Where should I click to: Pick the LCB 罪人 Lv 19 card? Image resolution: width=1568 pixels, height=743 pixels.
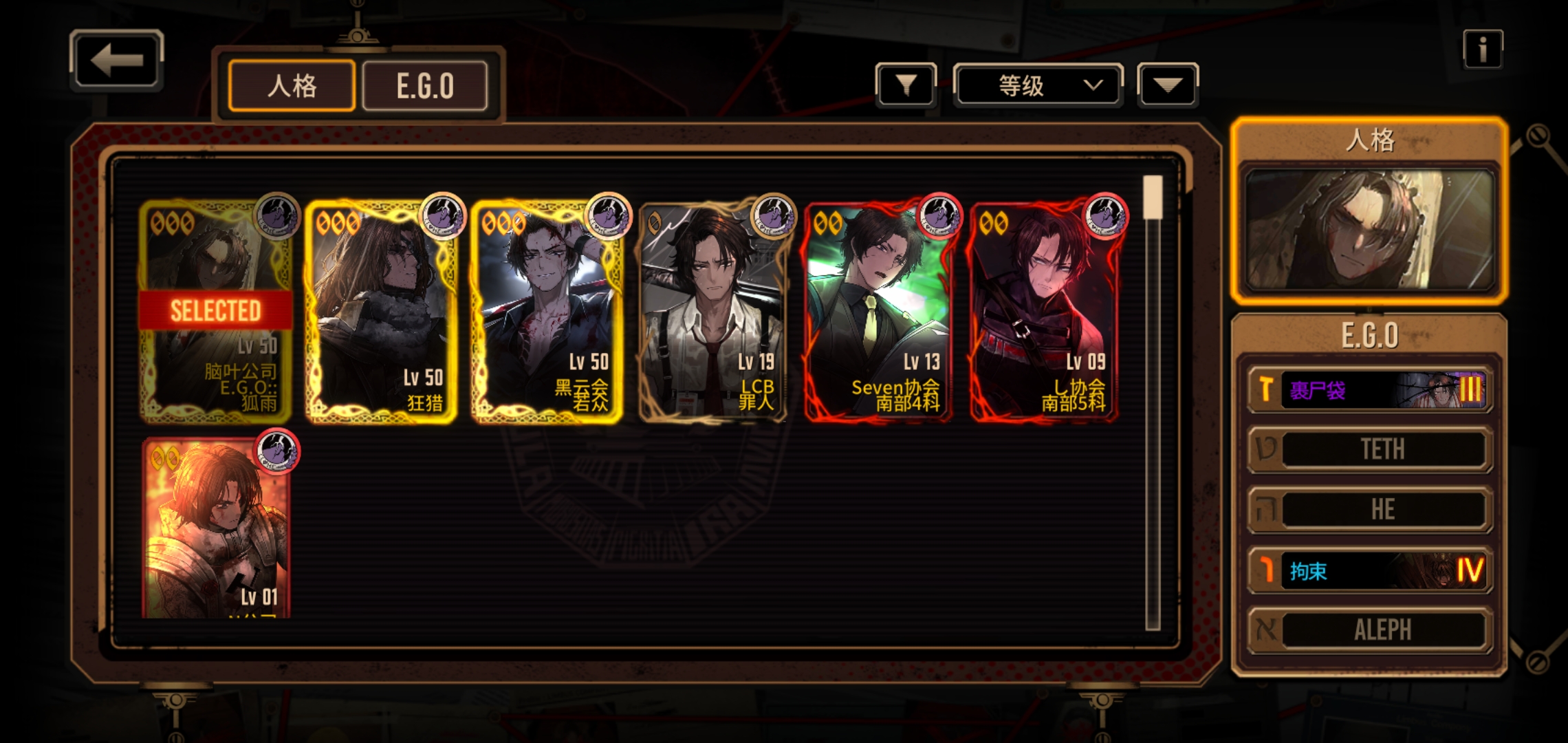(712, 312)
